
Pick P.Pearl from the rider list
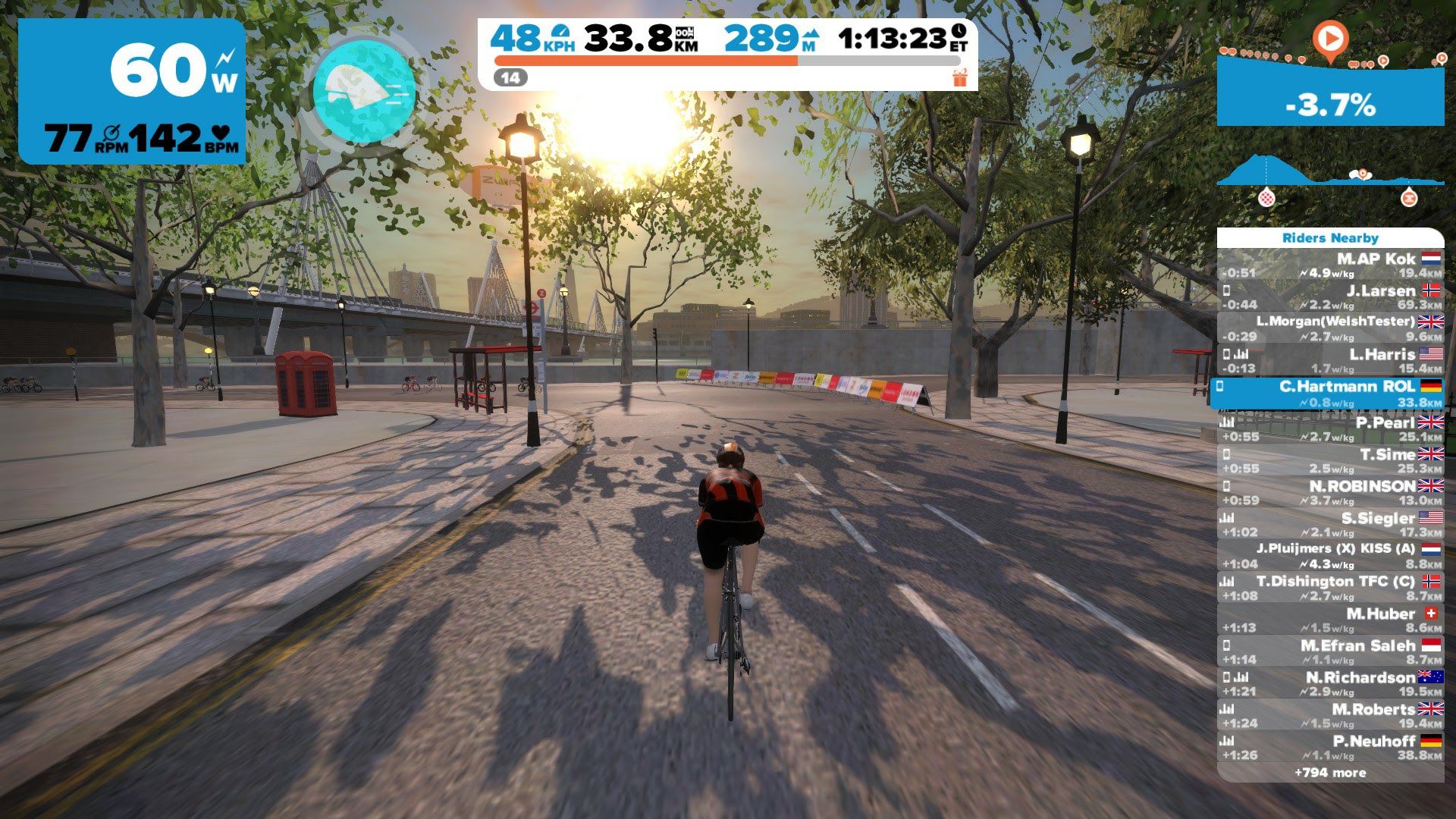[1330, 429]
